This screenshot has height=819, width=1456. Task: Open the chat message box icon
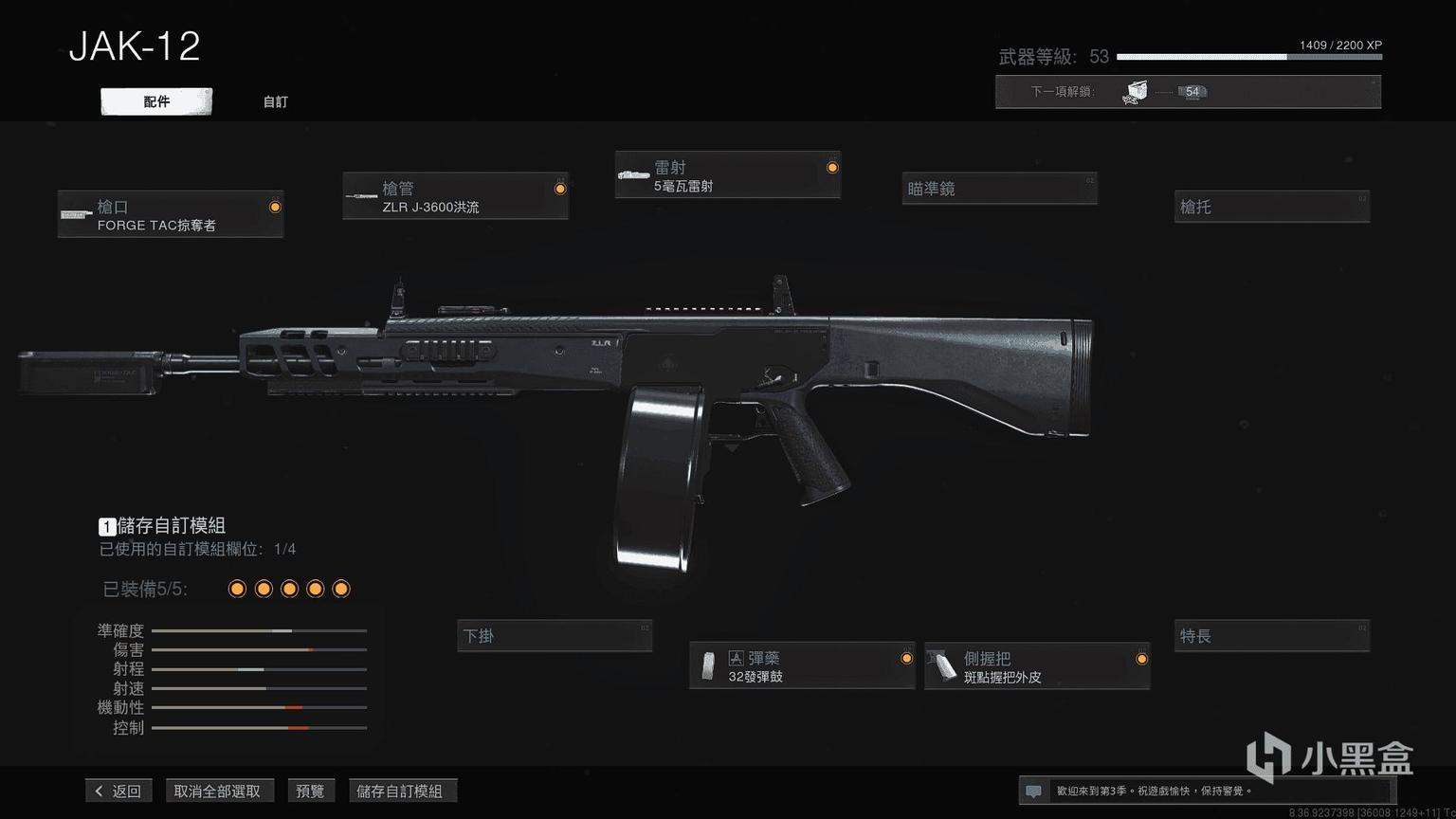[1034, 791]
